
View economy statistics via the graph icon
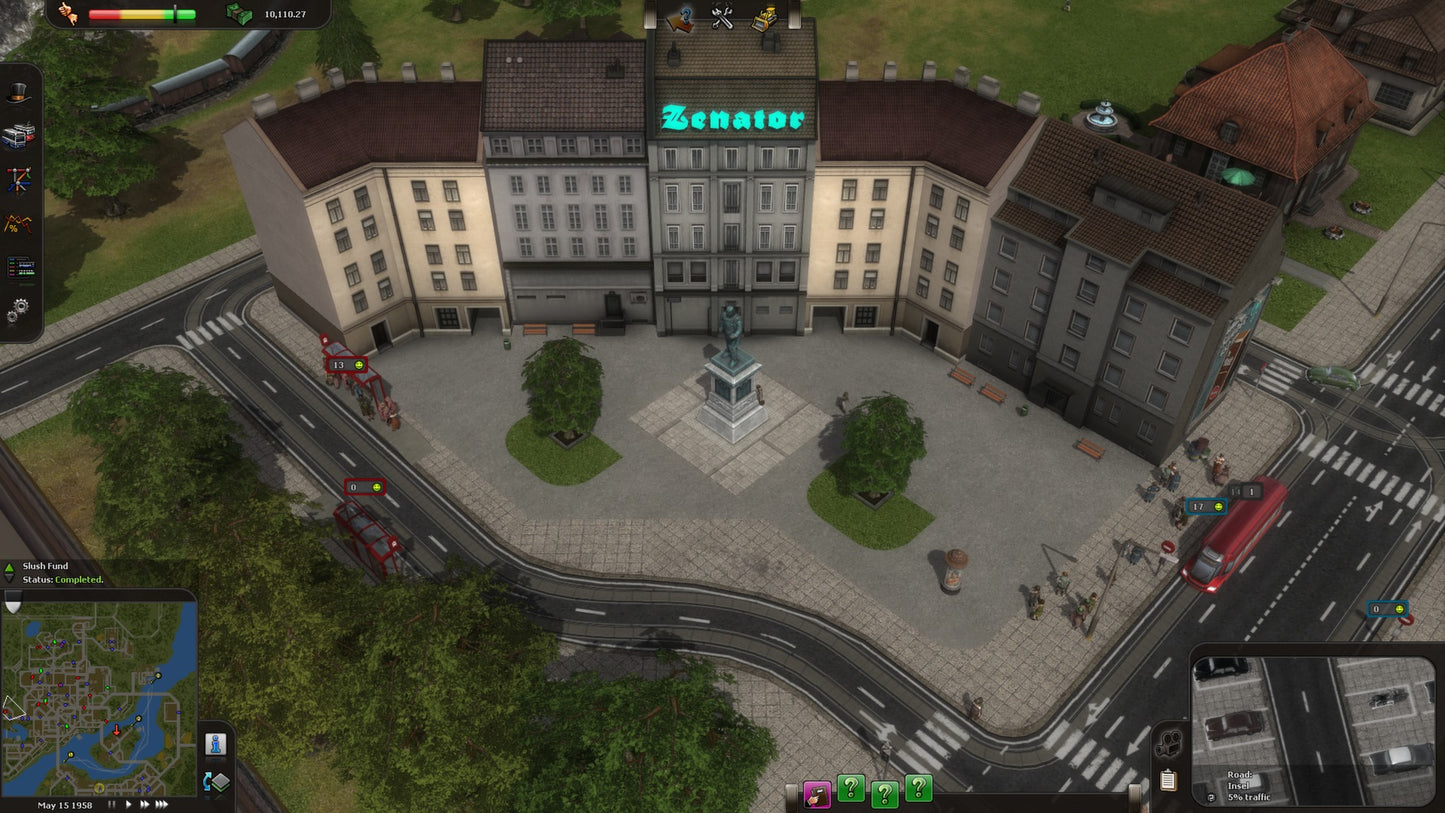[19, 222]
